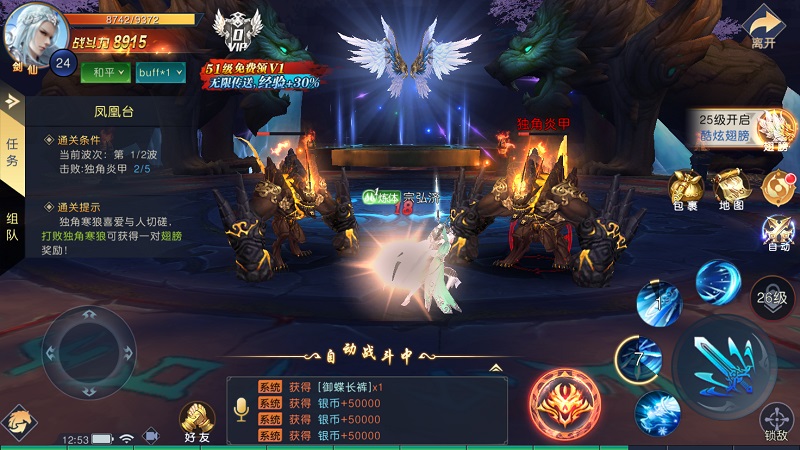Open the 和平 combat mode dropdown

(104, 72)
